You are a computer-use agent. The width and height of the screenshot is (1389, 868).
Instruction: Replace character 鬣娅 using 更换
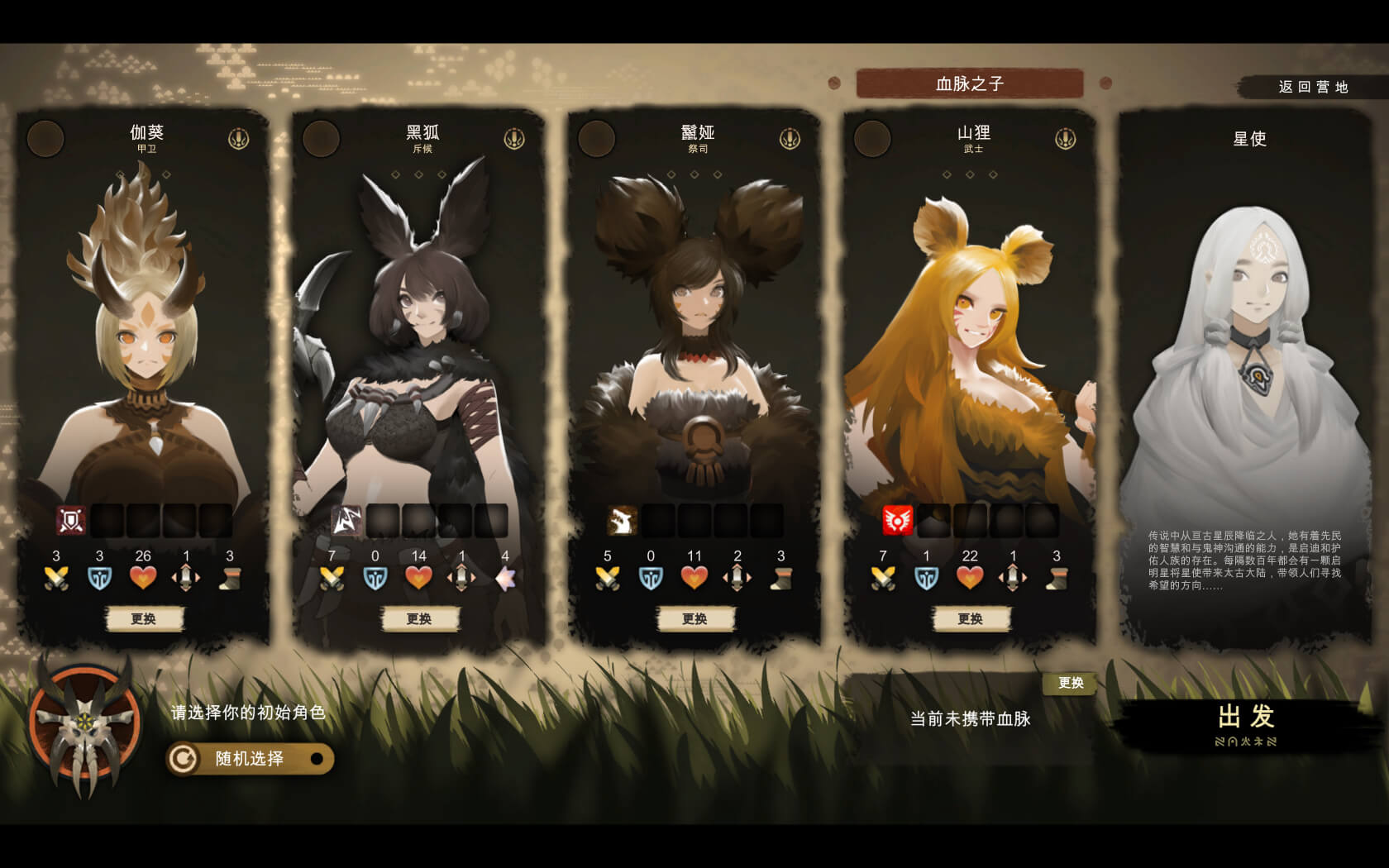point(694,618)
